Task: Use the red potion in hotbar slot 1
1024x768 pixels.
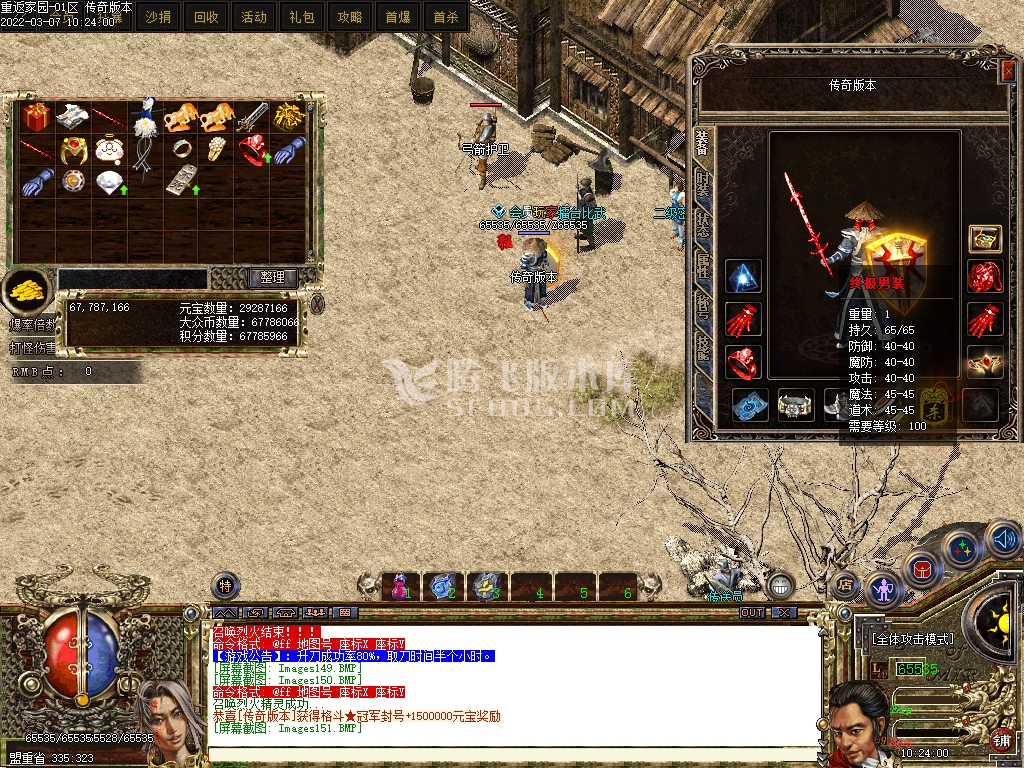Action: 401,585
